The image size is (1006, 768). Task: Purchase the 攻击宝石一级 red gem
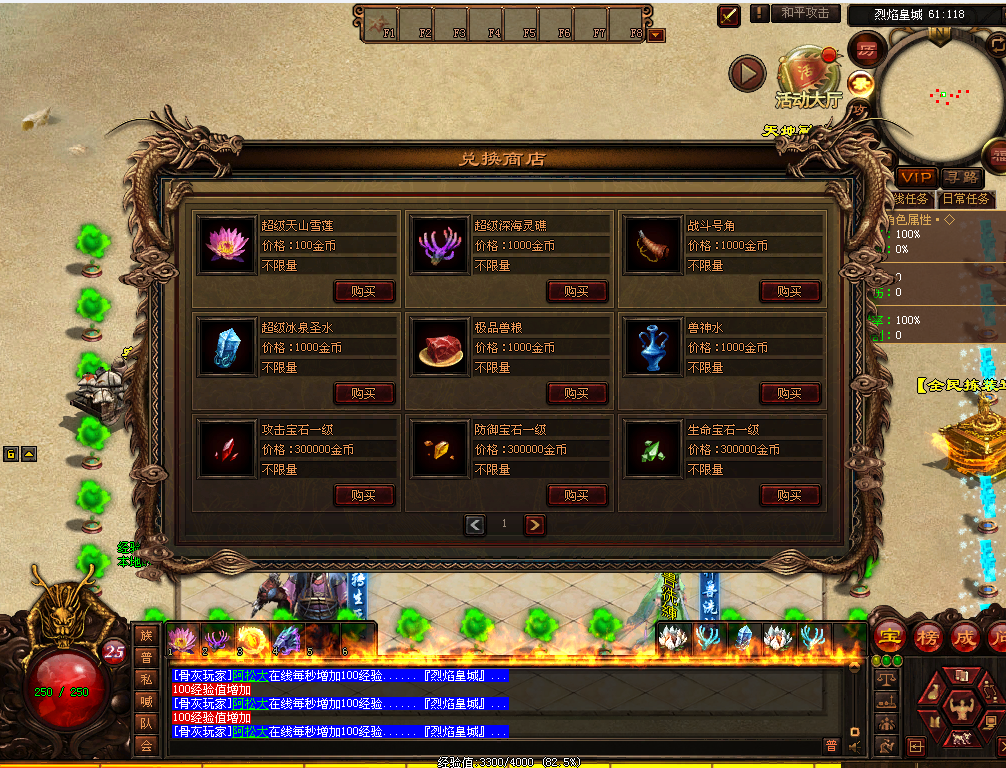(364, 495)
